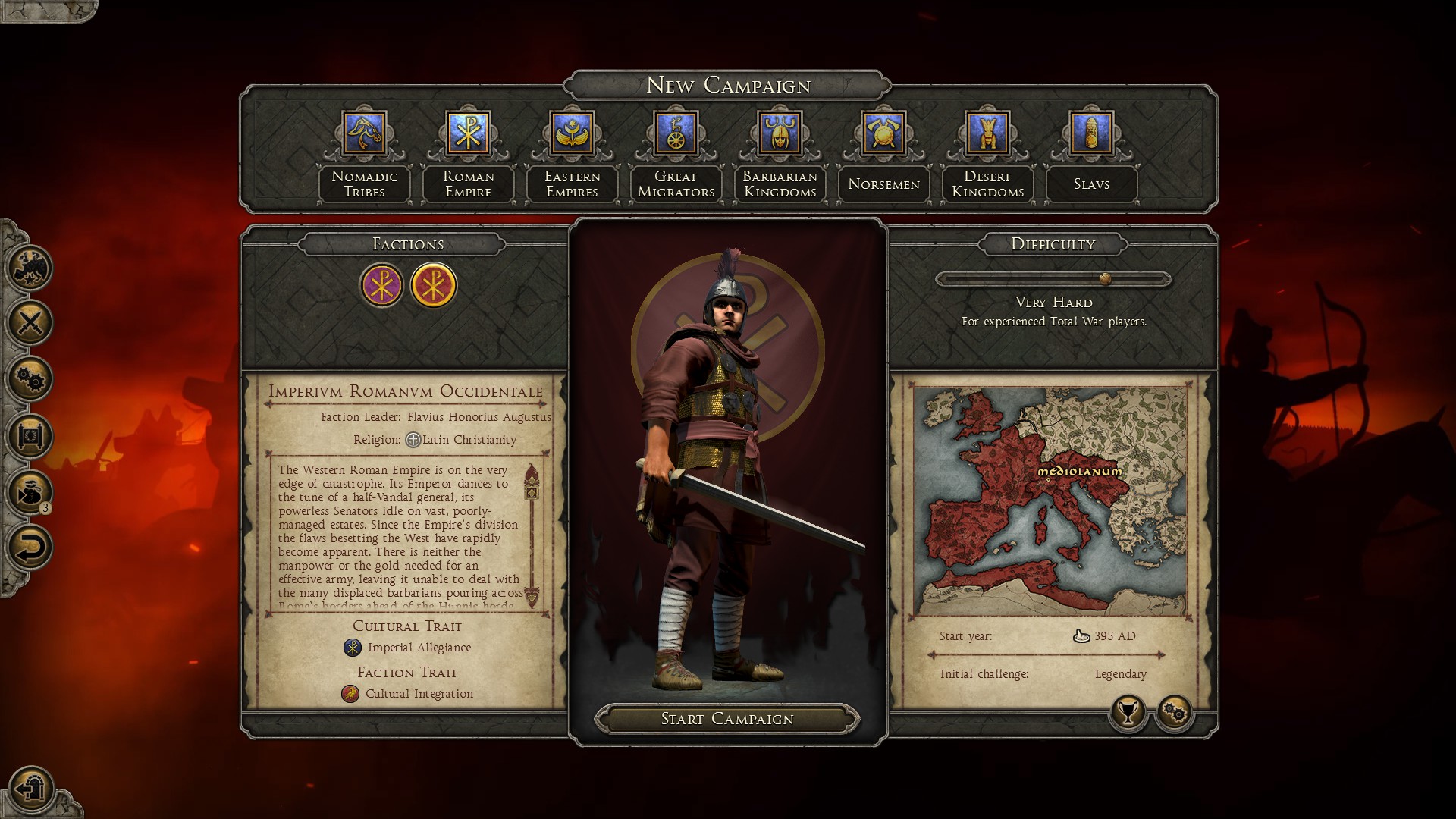Viewport: 1456px width, 819px height.
Task: Click the Start Campaign button
Action: (x=727, y=719)
